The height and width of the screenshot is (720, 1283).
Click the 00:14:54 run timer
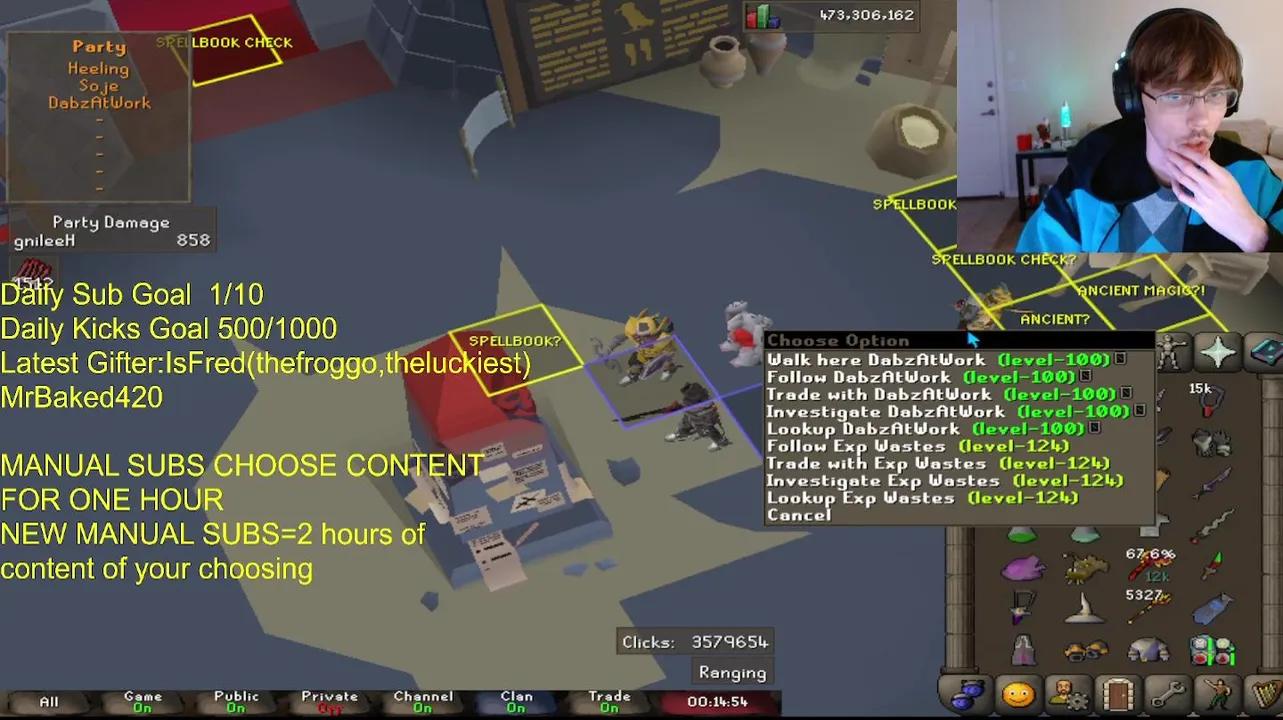718,702
